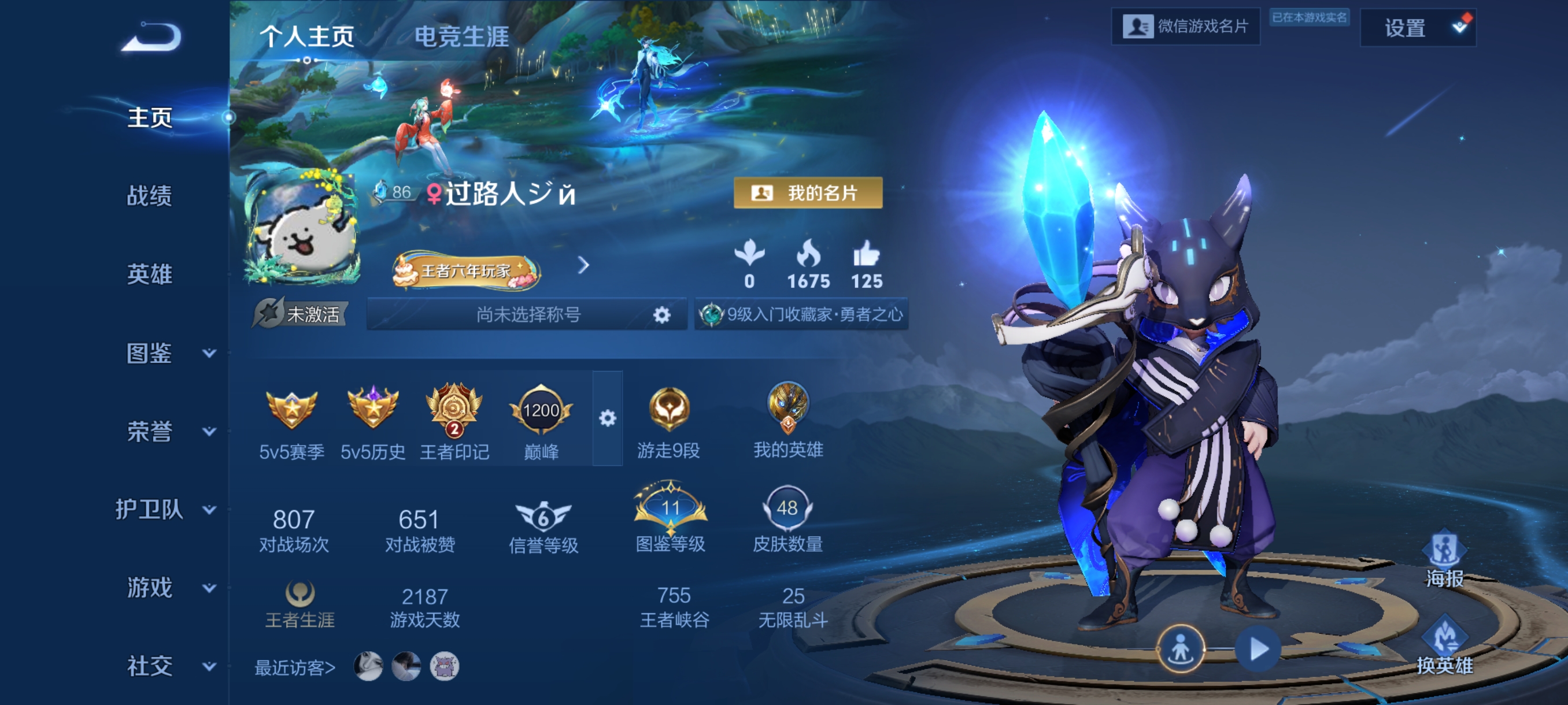Open the 战绩 sidebar section

point(149,196)
